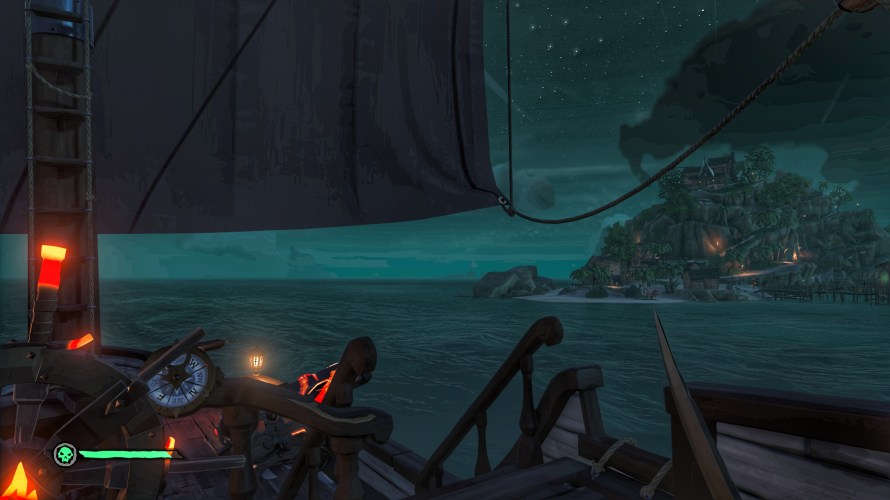Click the green skull health icon
Viewport: 890px width, 500px height.
coord(65,455)
